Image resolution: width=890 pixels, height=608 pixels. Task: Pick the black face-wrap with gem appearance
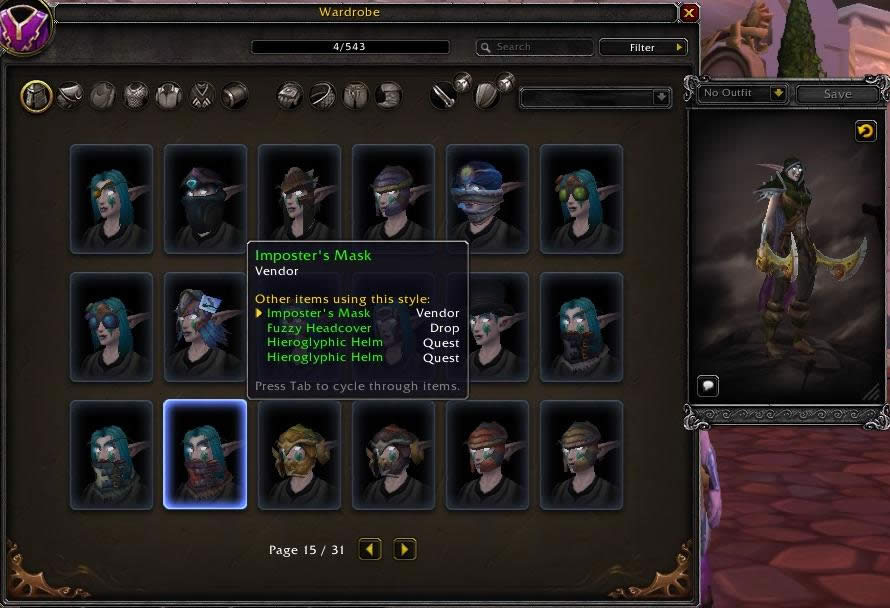tap(205, 198)
